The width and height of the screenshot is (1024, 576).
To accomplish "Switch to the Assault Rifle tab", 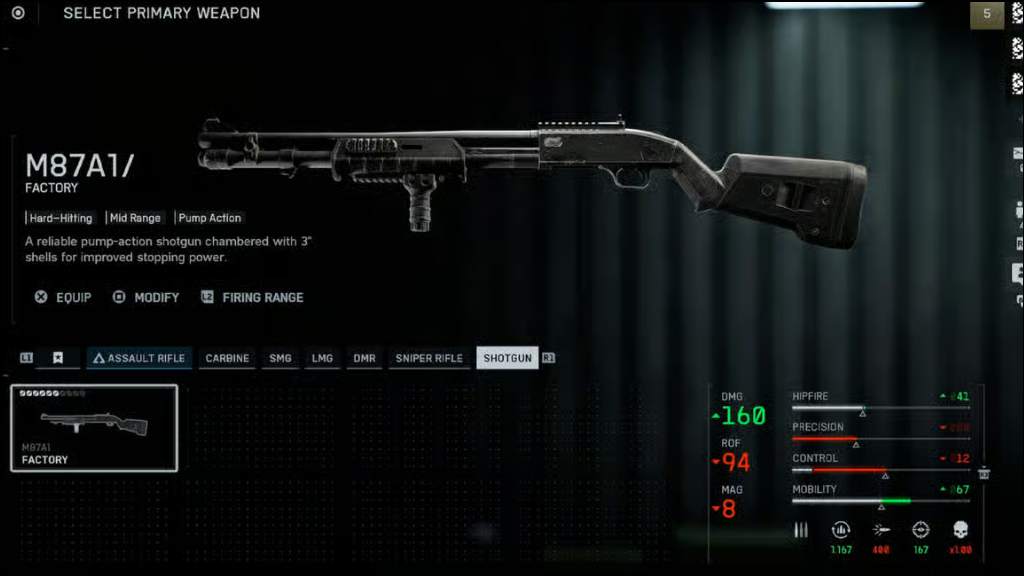I will click(139, 358).
